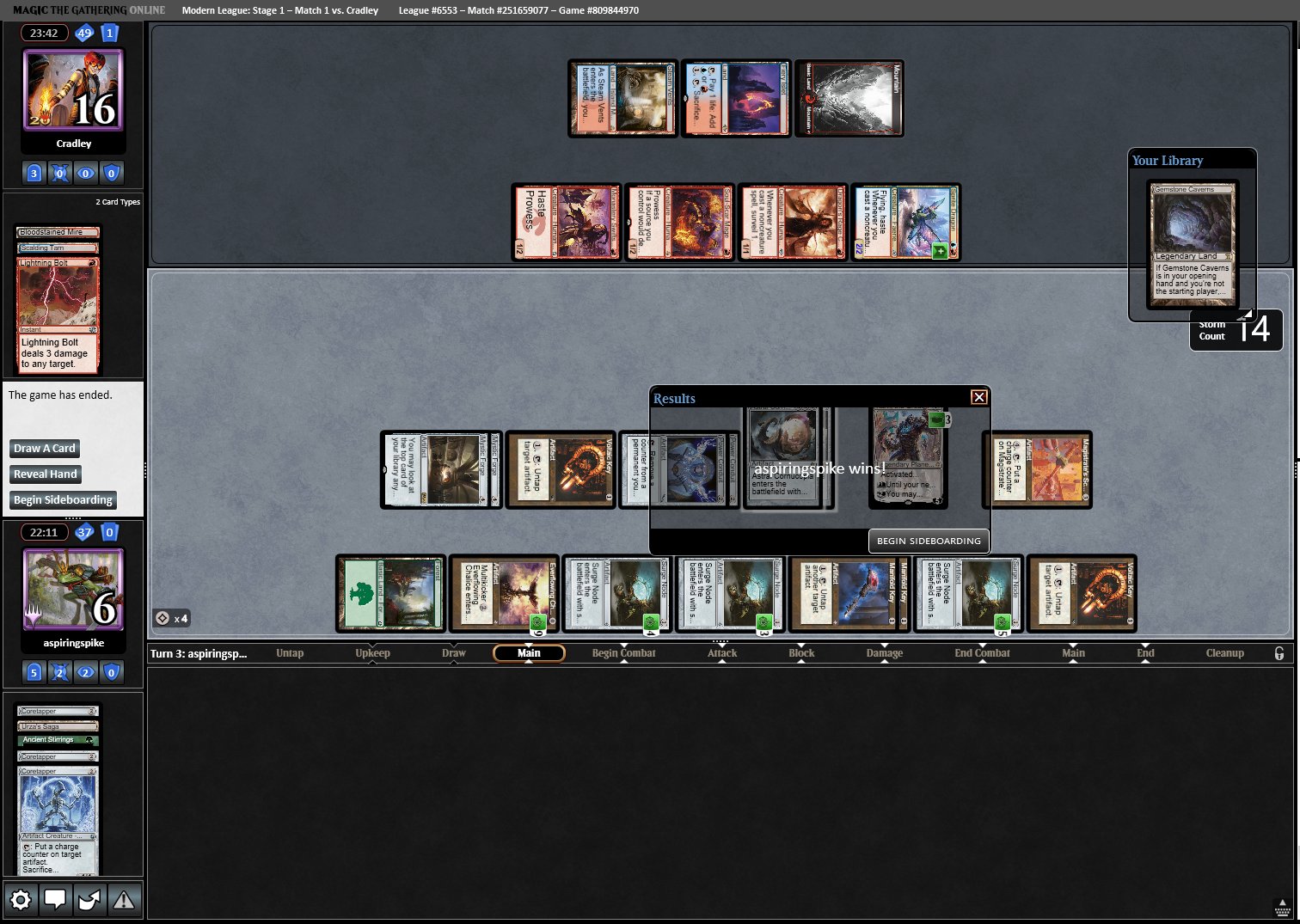This screenshot has height=924, width=1300.
Task: Click the Draw A Card button
Action: coord(44,448)
